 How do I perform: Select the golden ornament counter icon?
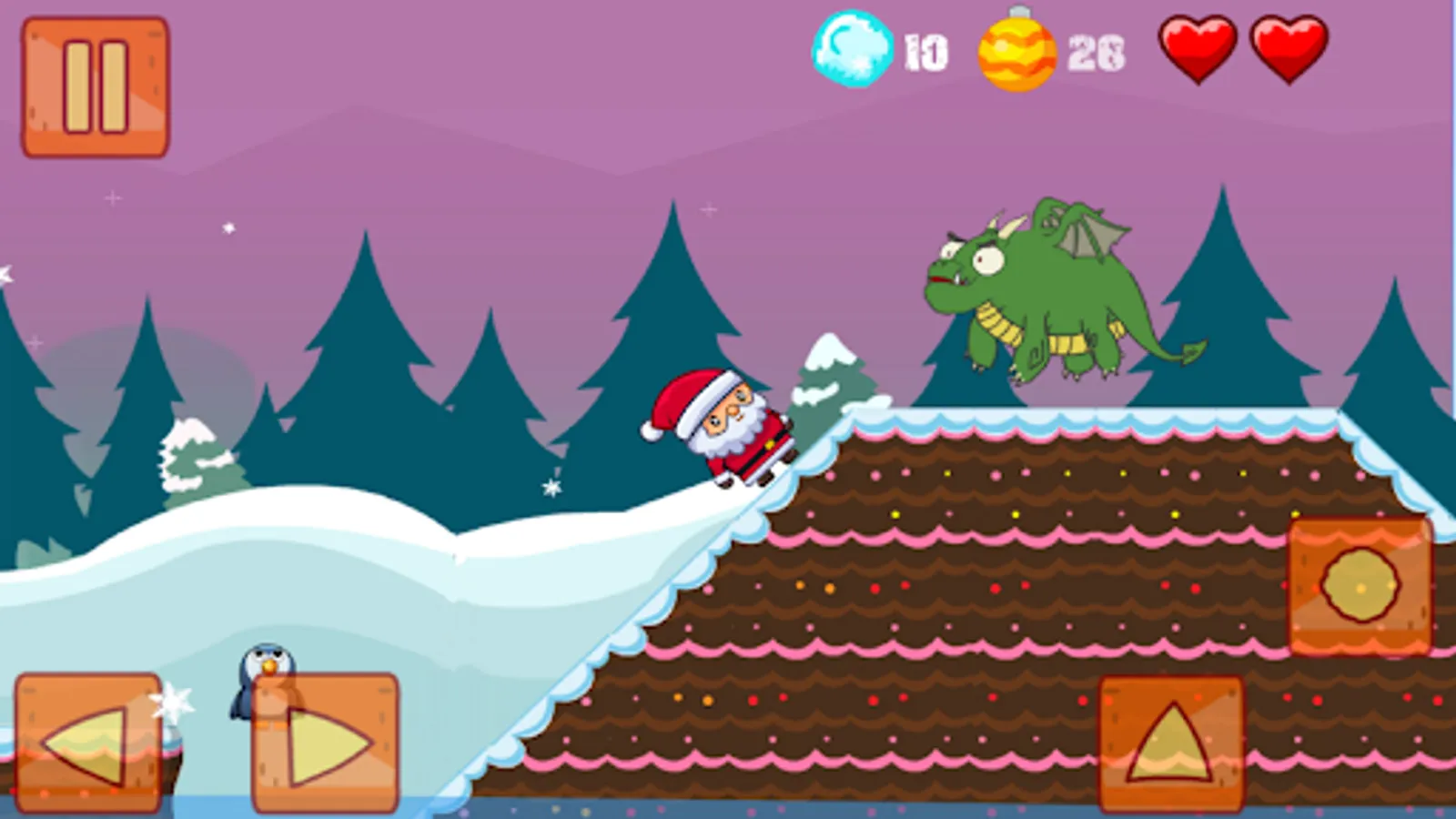(1016, 55)
